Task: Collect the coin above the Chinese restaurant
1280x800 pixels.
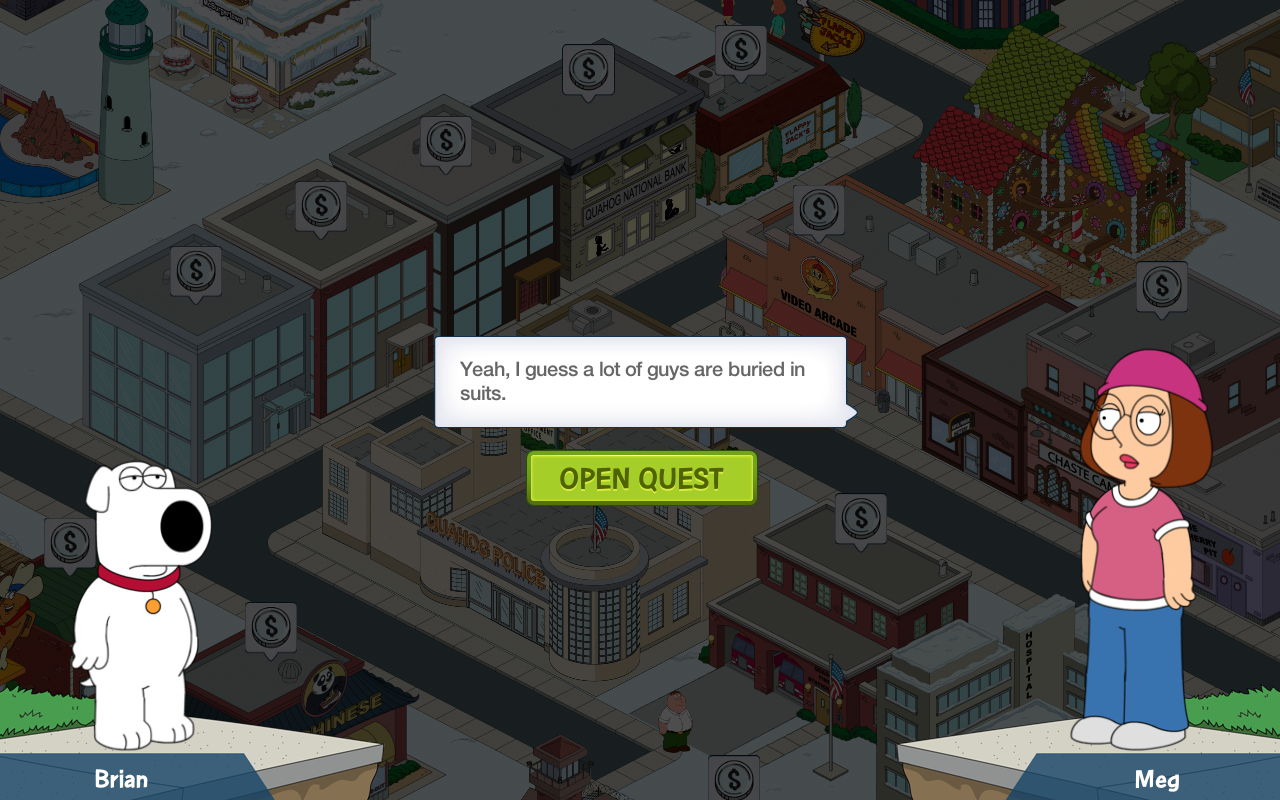Action: (x=270, y=628)
